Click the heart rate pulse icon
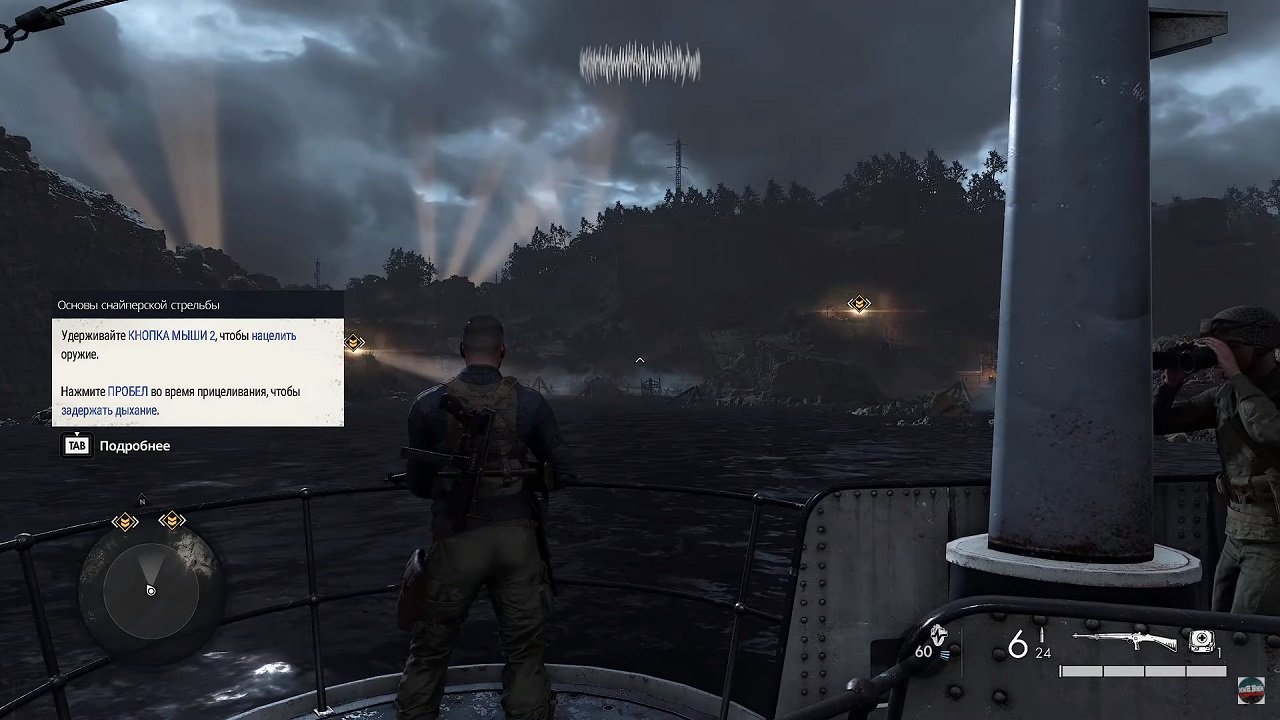The height and width of the screenshot is (720, 1280). click(x=938, y=635)
